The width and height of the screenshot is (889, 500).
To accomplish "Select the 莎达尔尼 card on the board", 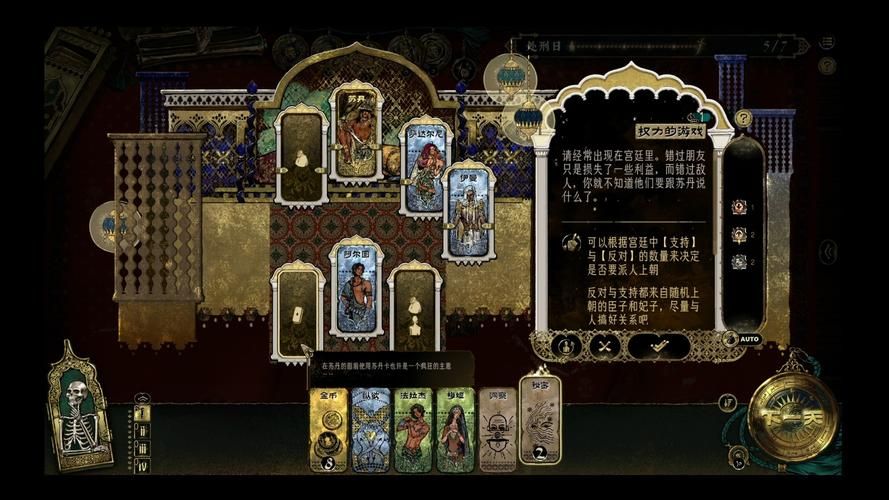I will point(425,165).
